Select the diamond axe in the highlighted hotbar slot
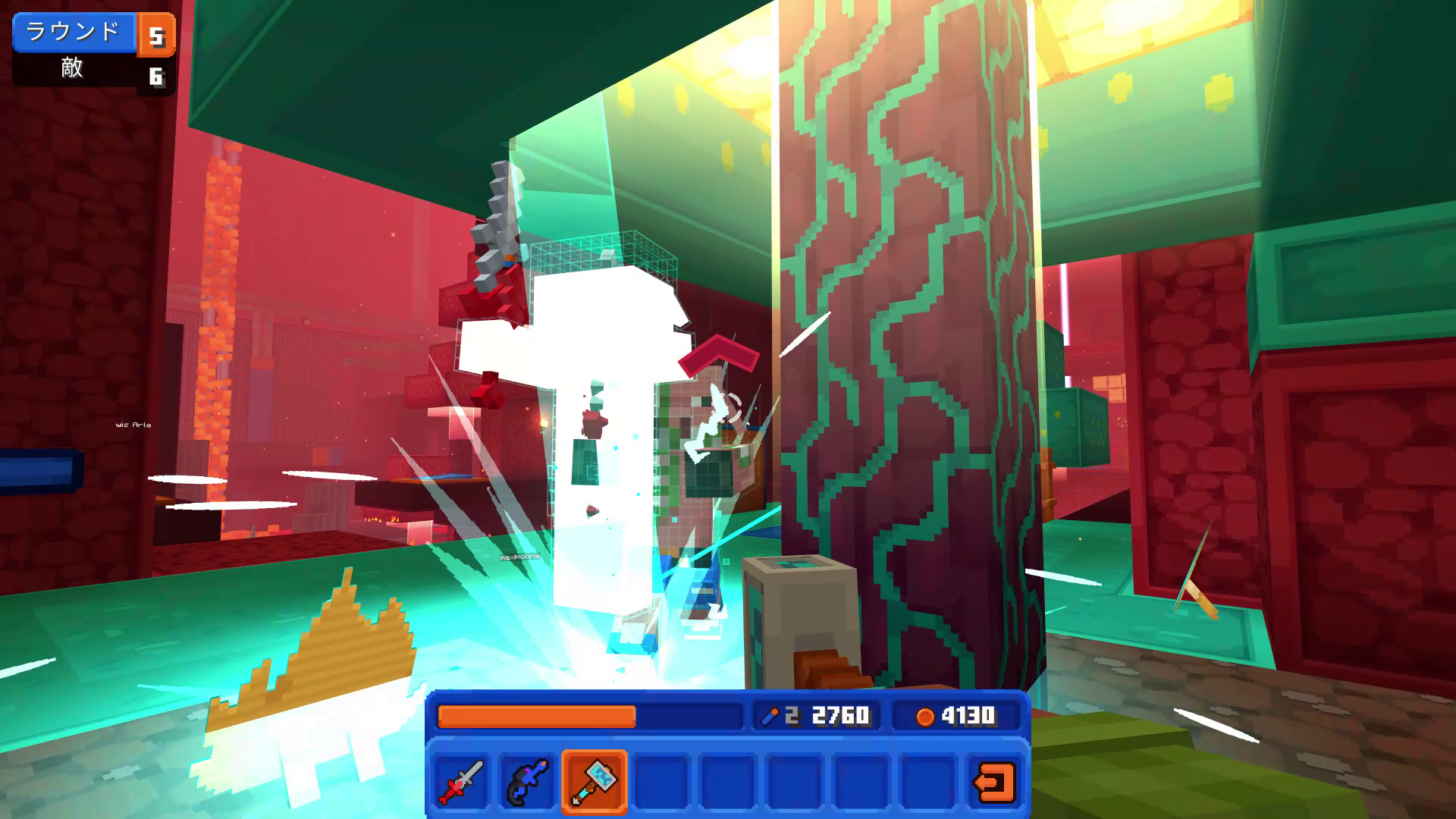 point(595,780)
